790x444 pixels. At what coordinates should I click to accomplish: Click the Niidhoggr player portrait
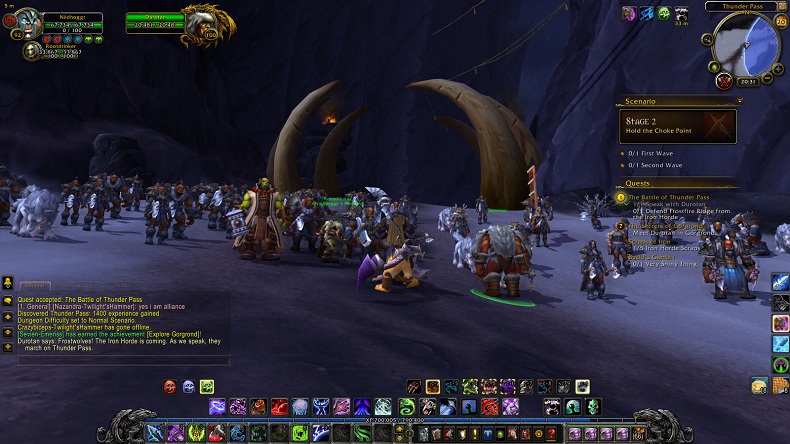27,23
